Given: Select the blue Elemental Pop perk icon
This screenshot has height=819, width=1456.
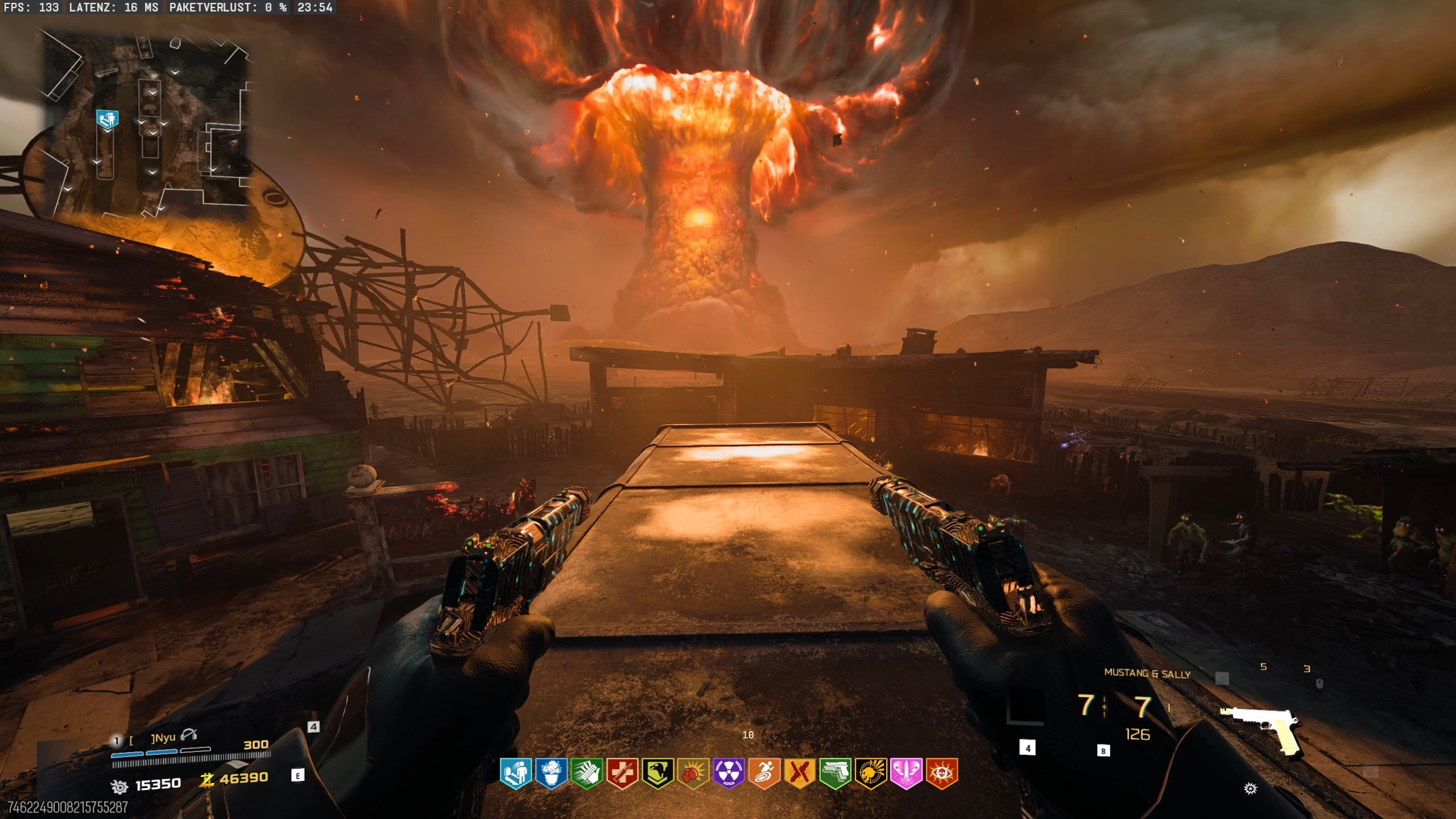Looking at the screenshot, I should 551,773.
